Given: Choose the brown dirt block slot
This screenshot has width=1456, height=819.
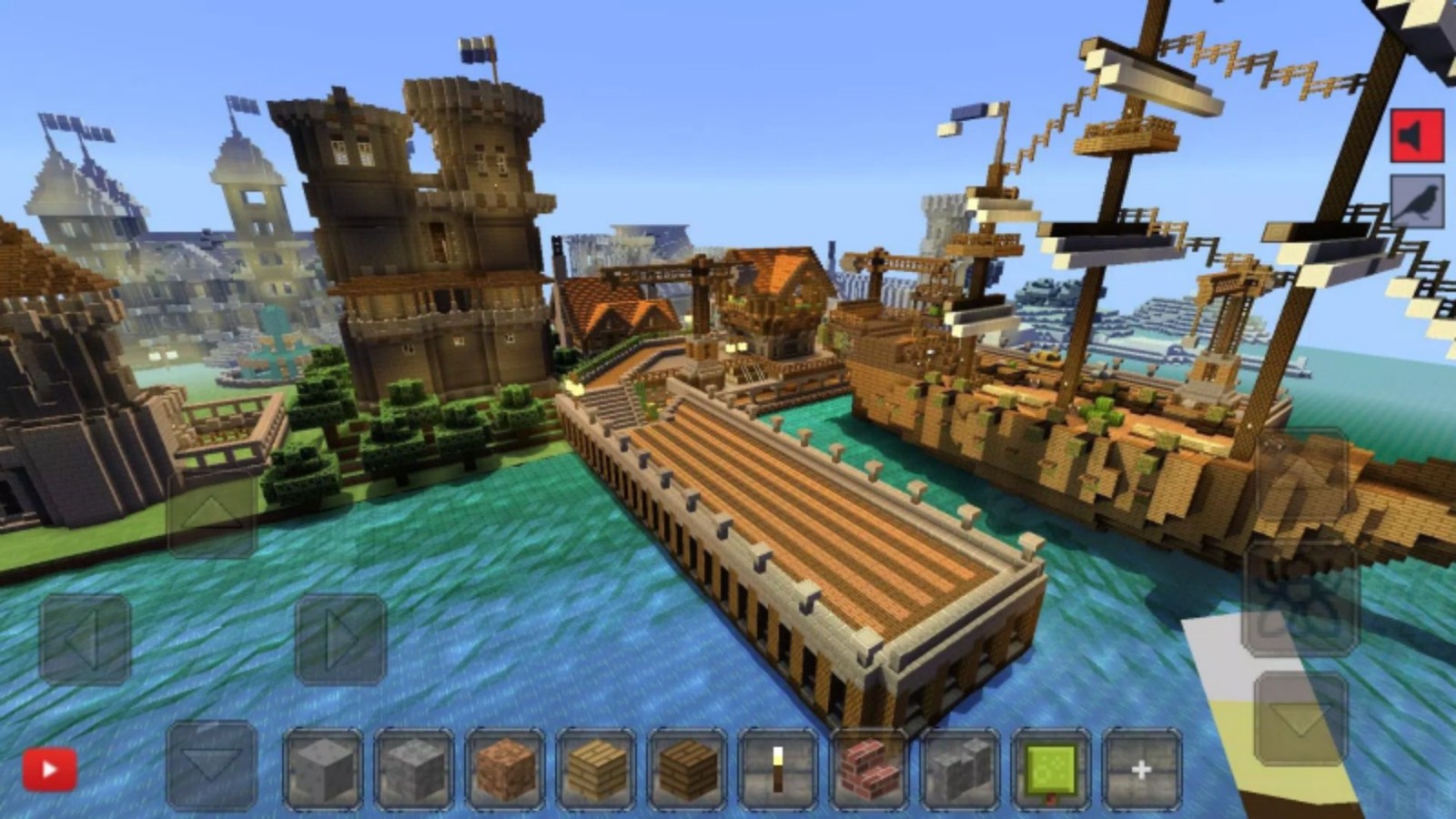Looking at the screenshot, I should [x=505, y=770].
